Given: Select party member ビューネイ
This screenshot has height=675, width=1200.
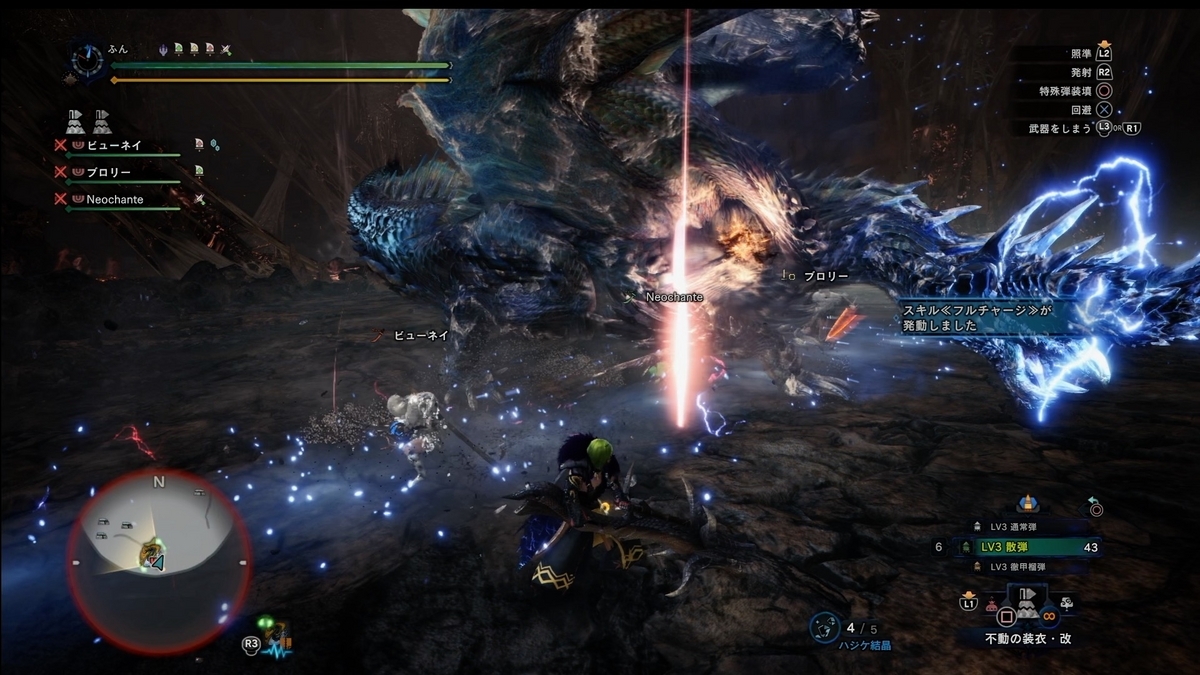Looking at the screenshot, I should coord(113,146).
